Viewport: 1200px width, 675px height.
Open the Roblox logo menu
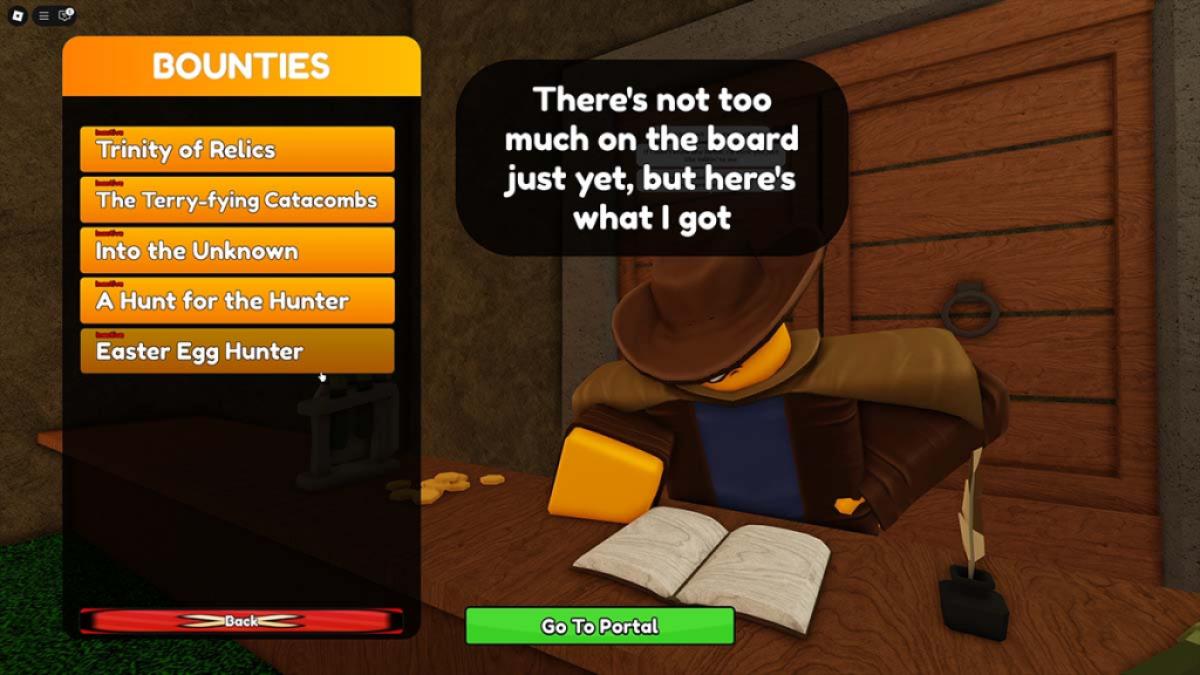coord(19,15)
